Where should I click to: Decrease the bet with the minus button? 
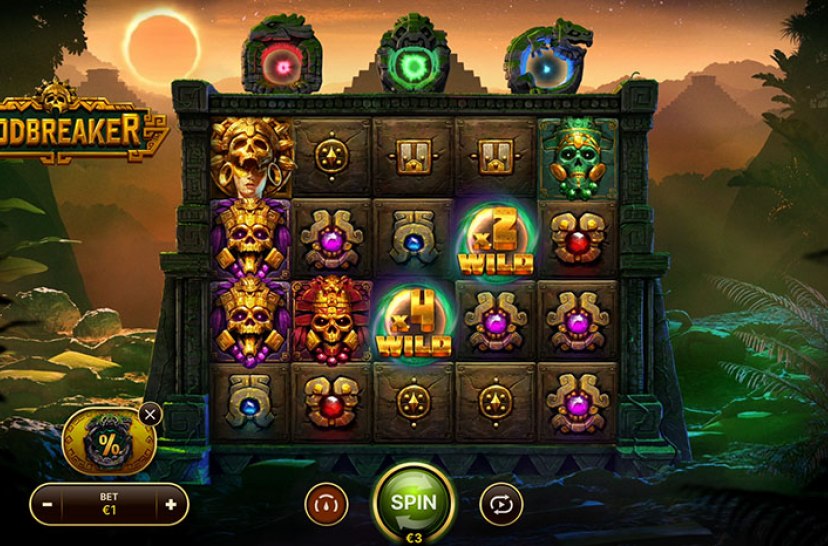tap(48, 505)
